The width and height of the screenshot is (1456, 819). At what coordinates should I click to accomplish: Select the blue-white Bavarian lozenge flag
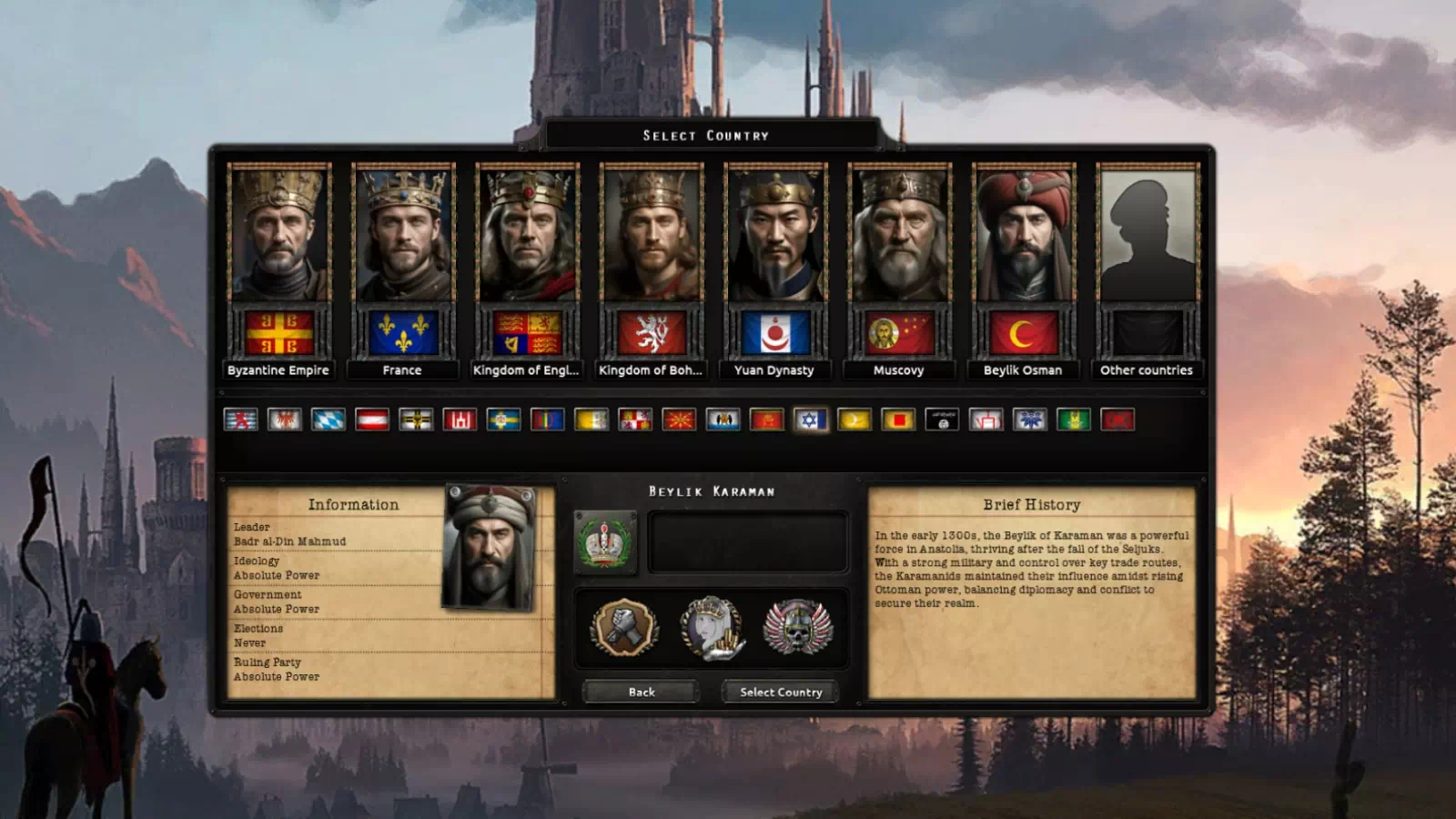pos(329,420)
